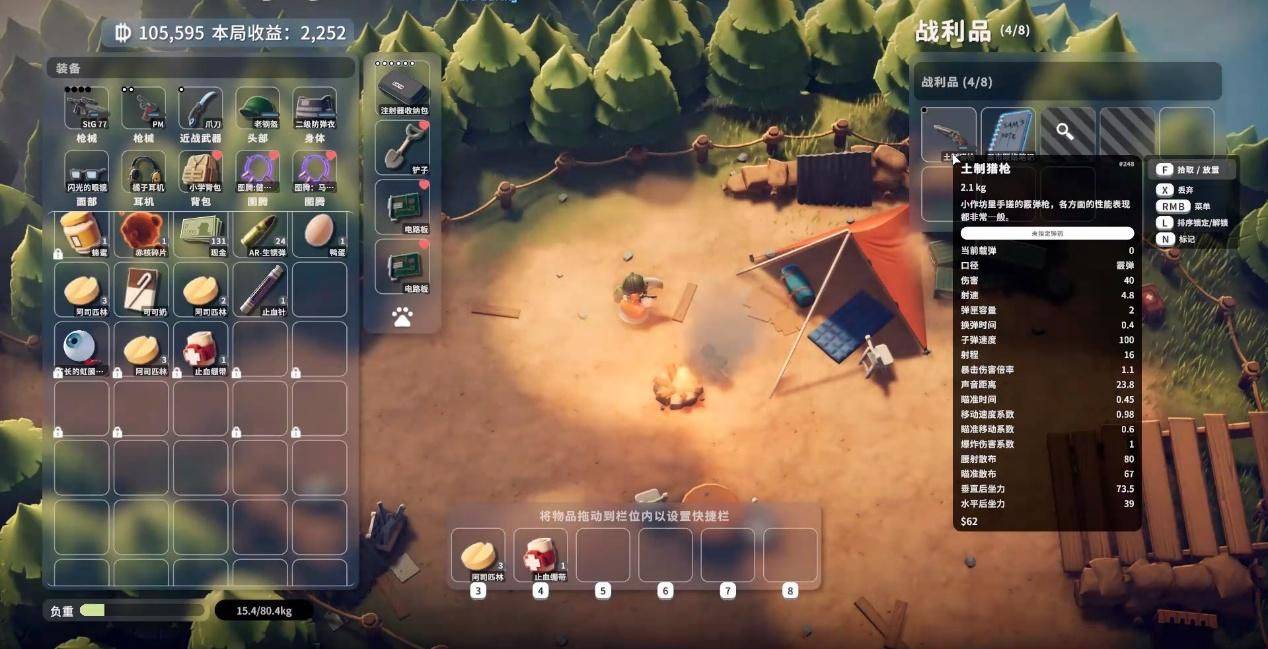Select the 现金 cash stack
This screenshot has width=1268, height=649.
point(201,233)
